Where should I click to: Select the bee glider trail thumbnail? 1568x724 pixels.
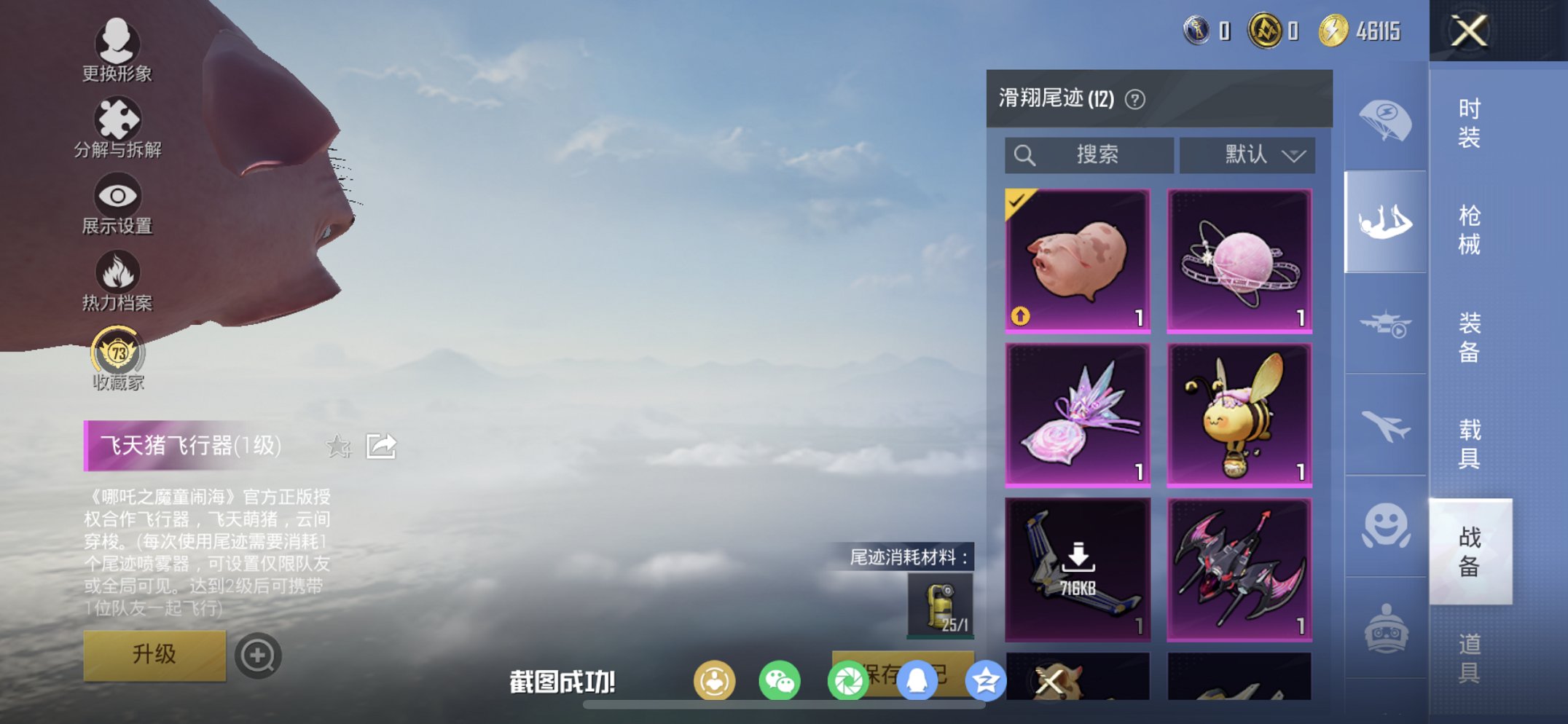(1240, 414)
